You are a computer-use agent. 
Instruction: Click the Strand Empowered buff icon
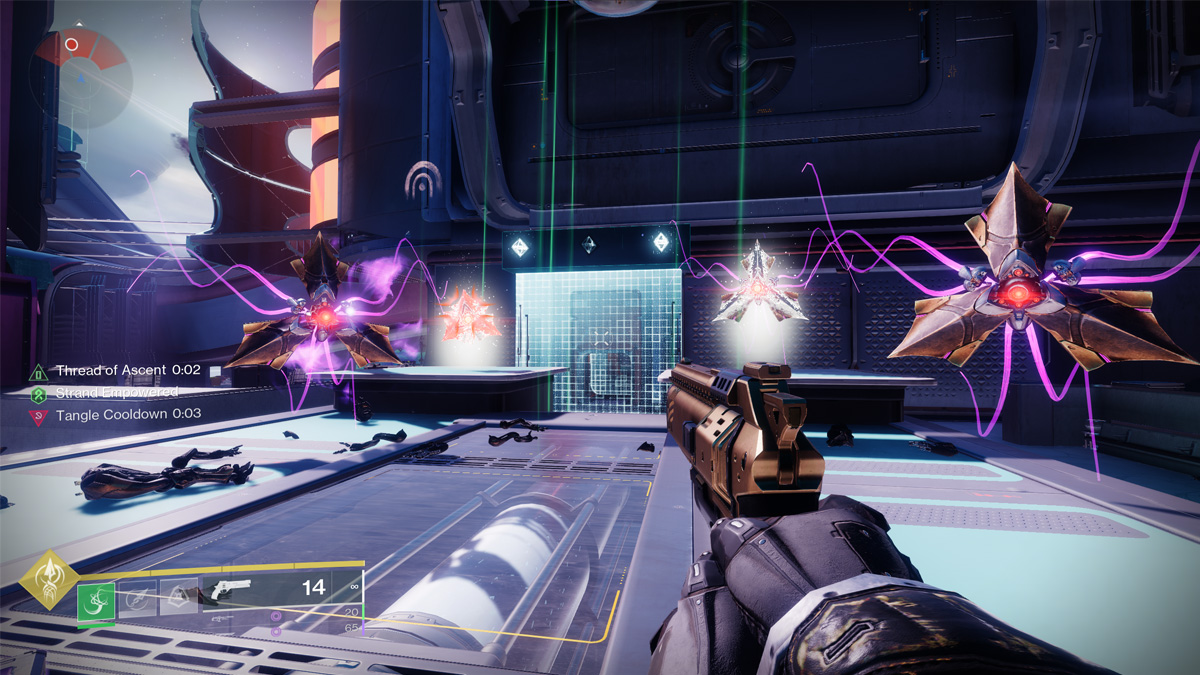click(40, 393)
